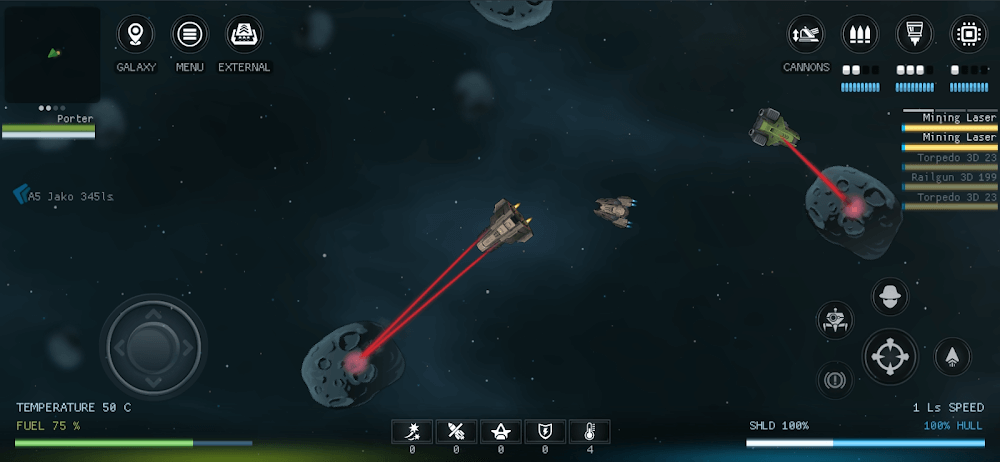Activate the crossed-out missile slot
This screenshot has width=1000, height=462.
[456, 431]
